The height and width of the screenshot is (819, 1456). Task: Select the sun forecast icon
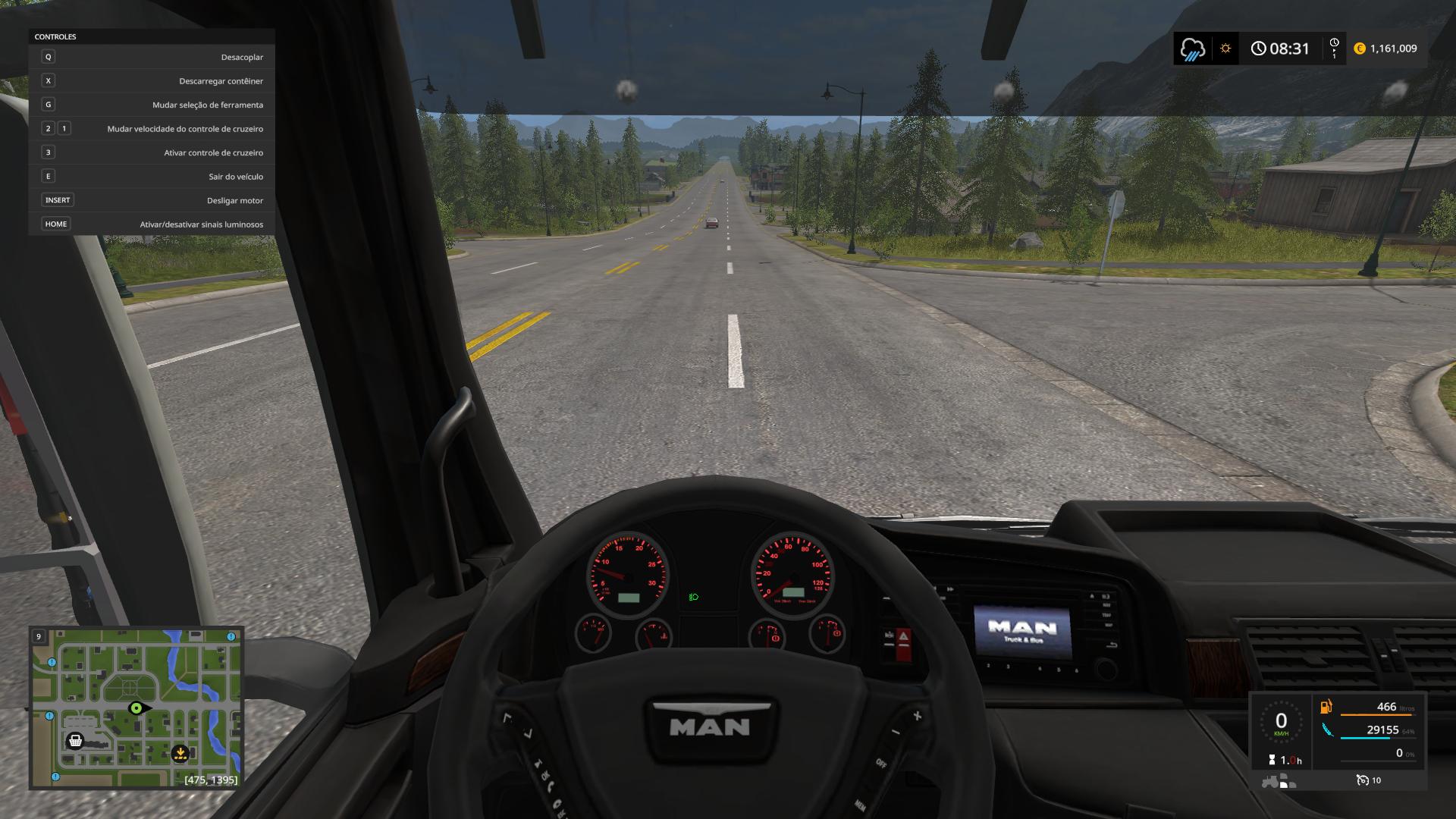[1225, 49]
